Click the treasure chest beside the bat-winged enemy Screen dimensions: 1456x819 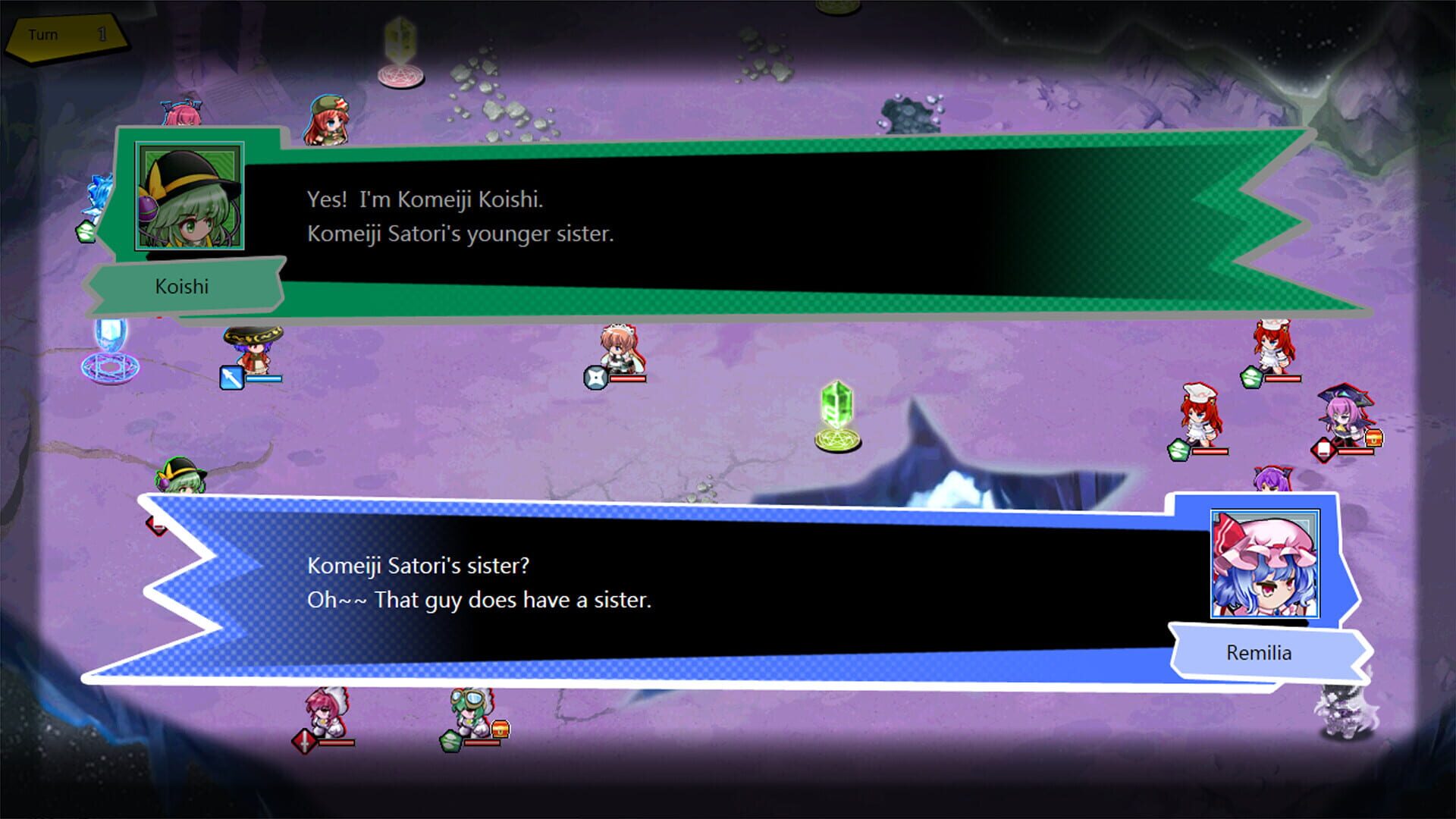click(1374, 438)
